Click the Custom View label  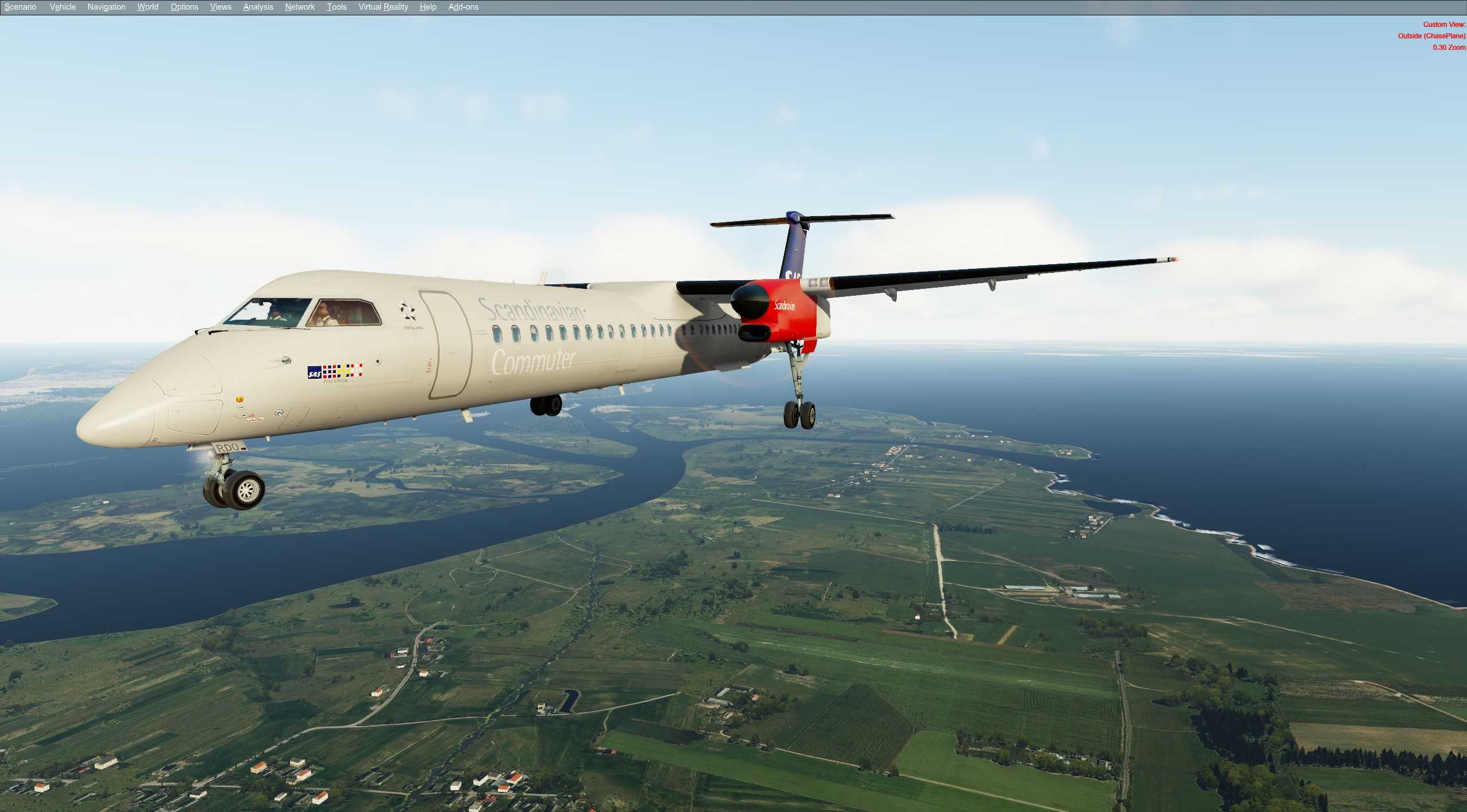coord(1445,24)
